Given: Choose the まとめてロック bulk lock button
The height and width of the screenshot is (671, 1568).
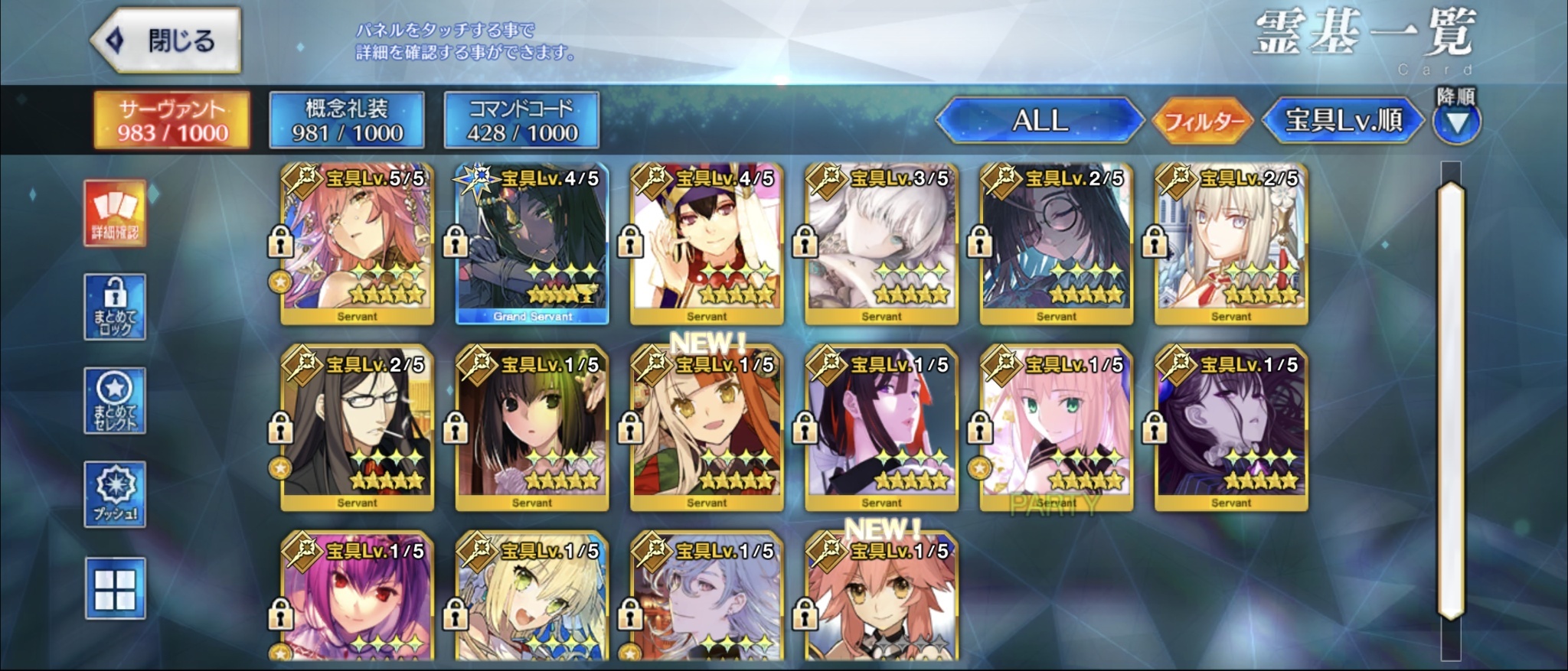Looking at the screenshot, I should pos(115,308).
